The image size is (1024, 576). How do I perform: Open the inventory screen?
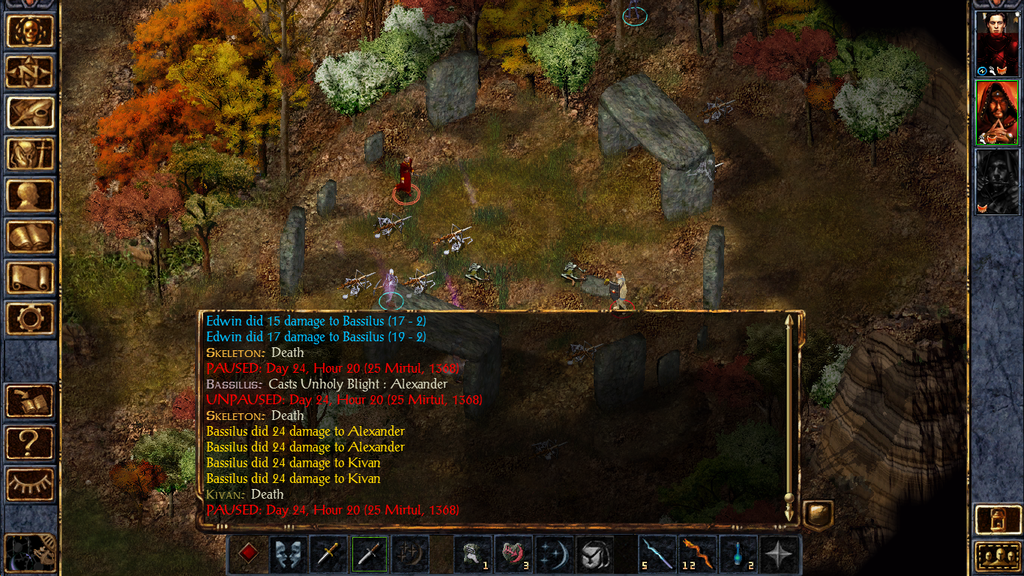point(30,154)
